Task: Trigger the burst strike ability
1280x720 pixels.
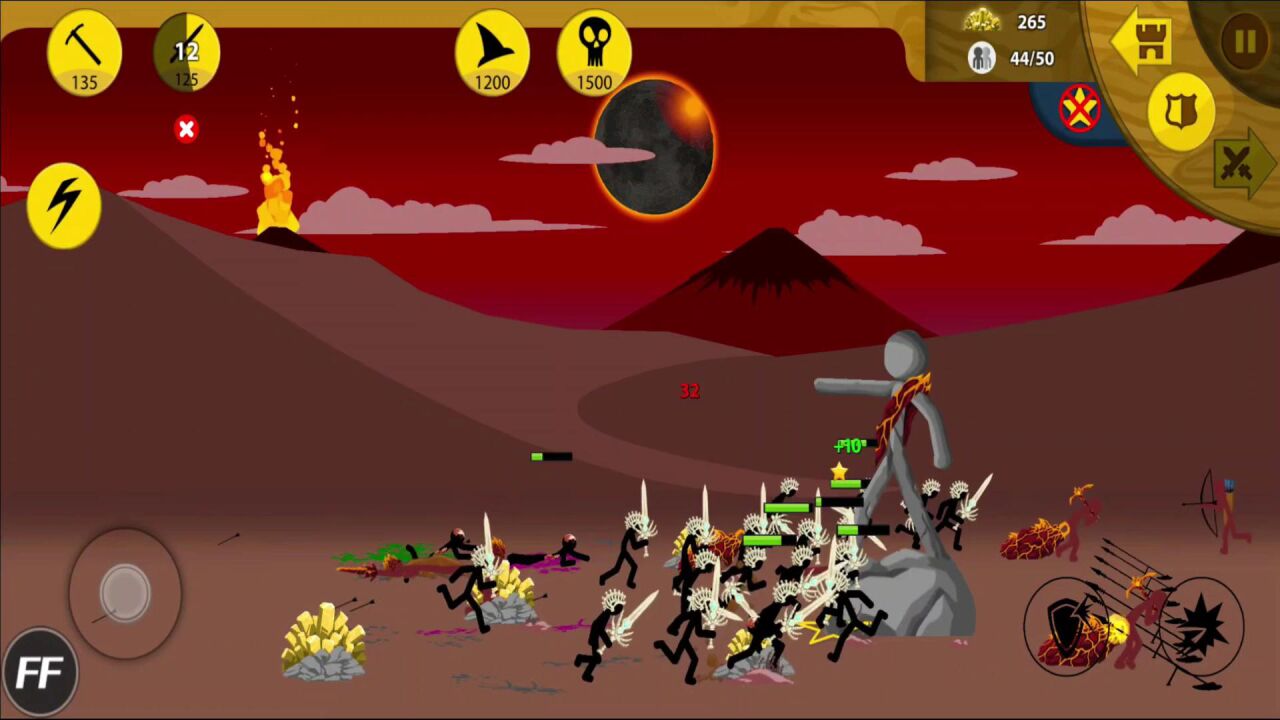Action: tap(1200, 622)
